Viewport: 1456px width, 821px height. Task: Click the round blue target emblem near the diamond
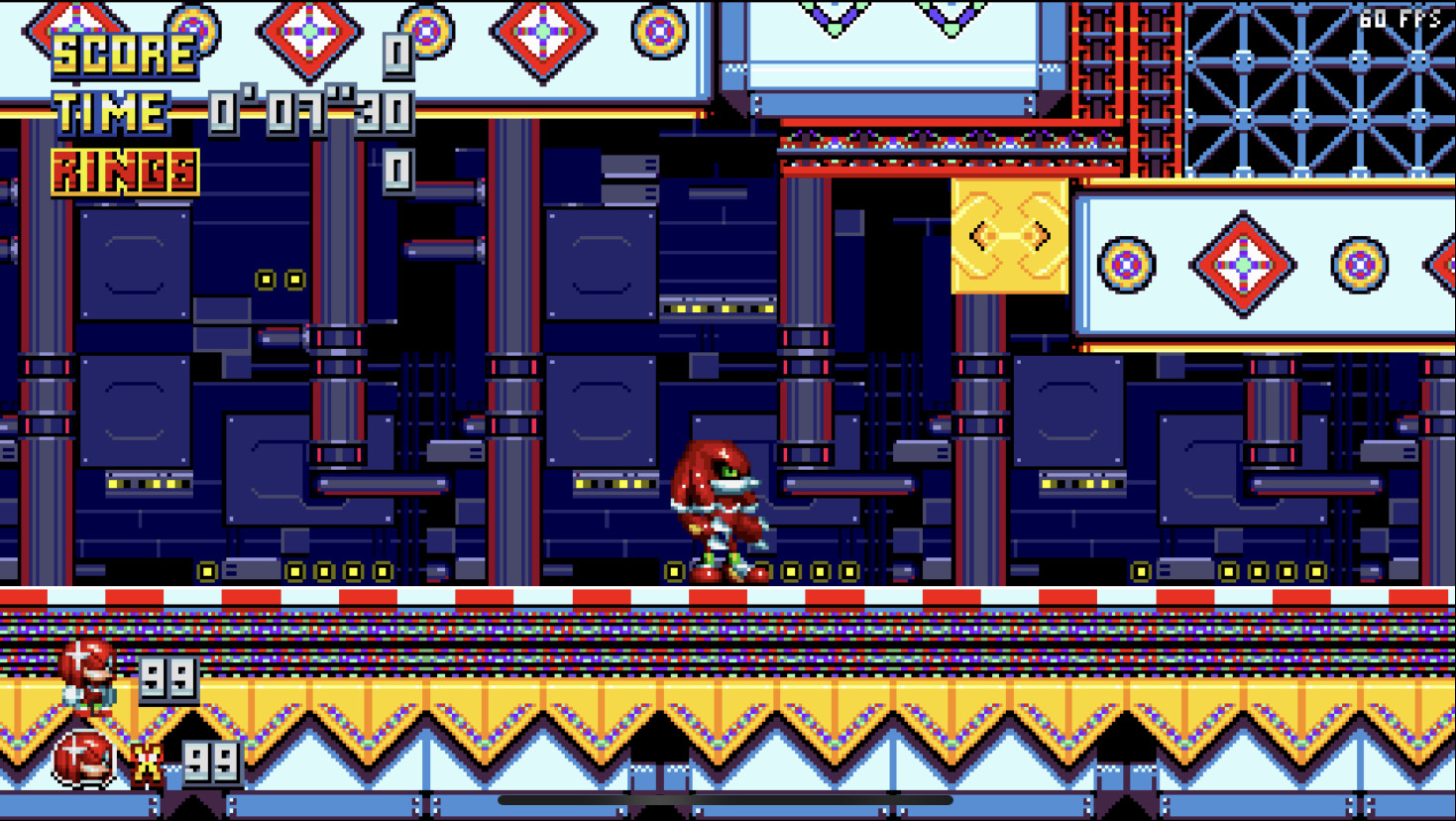[1125, 266]
